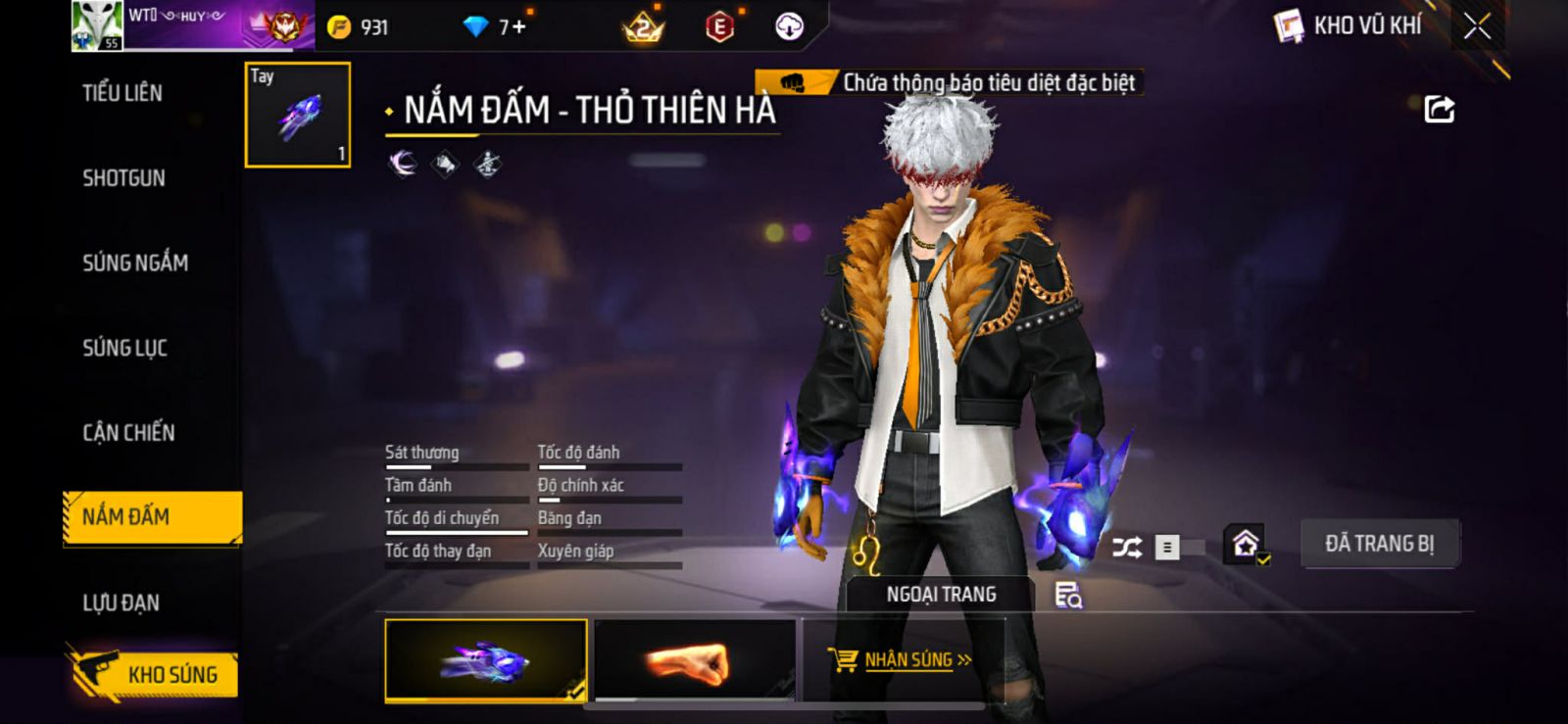Select the Nắm Đấm category tab
1568x724 pixels.
click(152, 516)
